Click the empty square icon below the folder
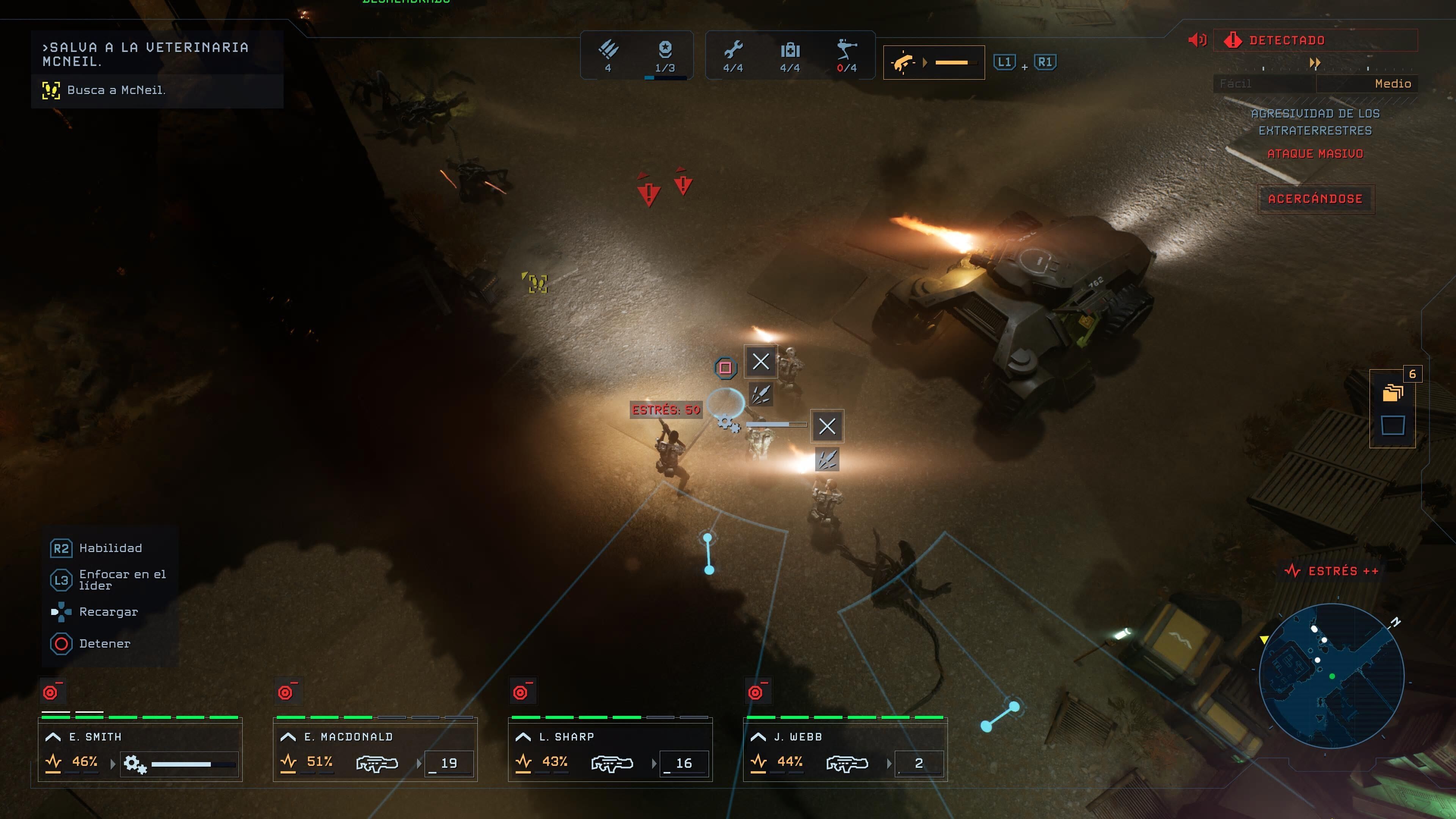The height and width of the screenshot is (819, 1456). pos(1393,425)
